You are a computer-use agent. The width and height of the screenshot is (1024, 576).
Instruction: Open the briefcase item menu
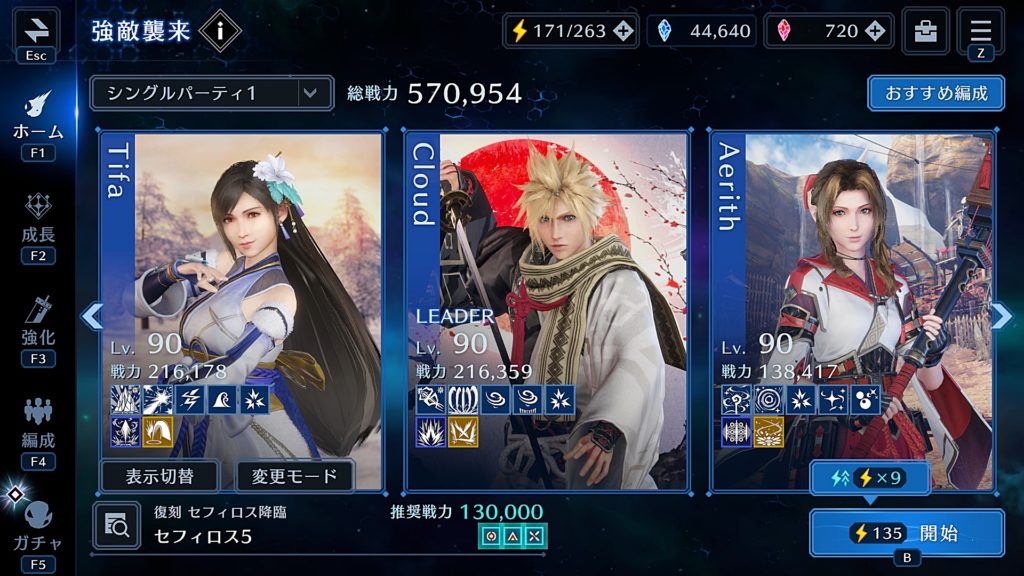(x=926, y=31)
